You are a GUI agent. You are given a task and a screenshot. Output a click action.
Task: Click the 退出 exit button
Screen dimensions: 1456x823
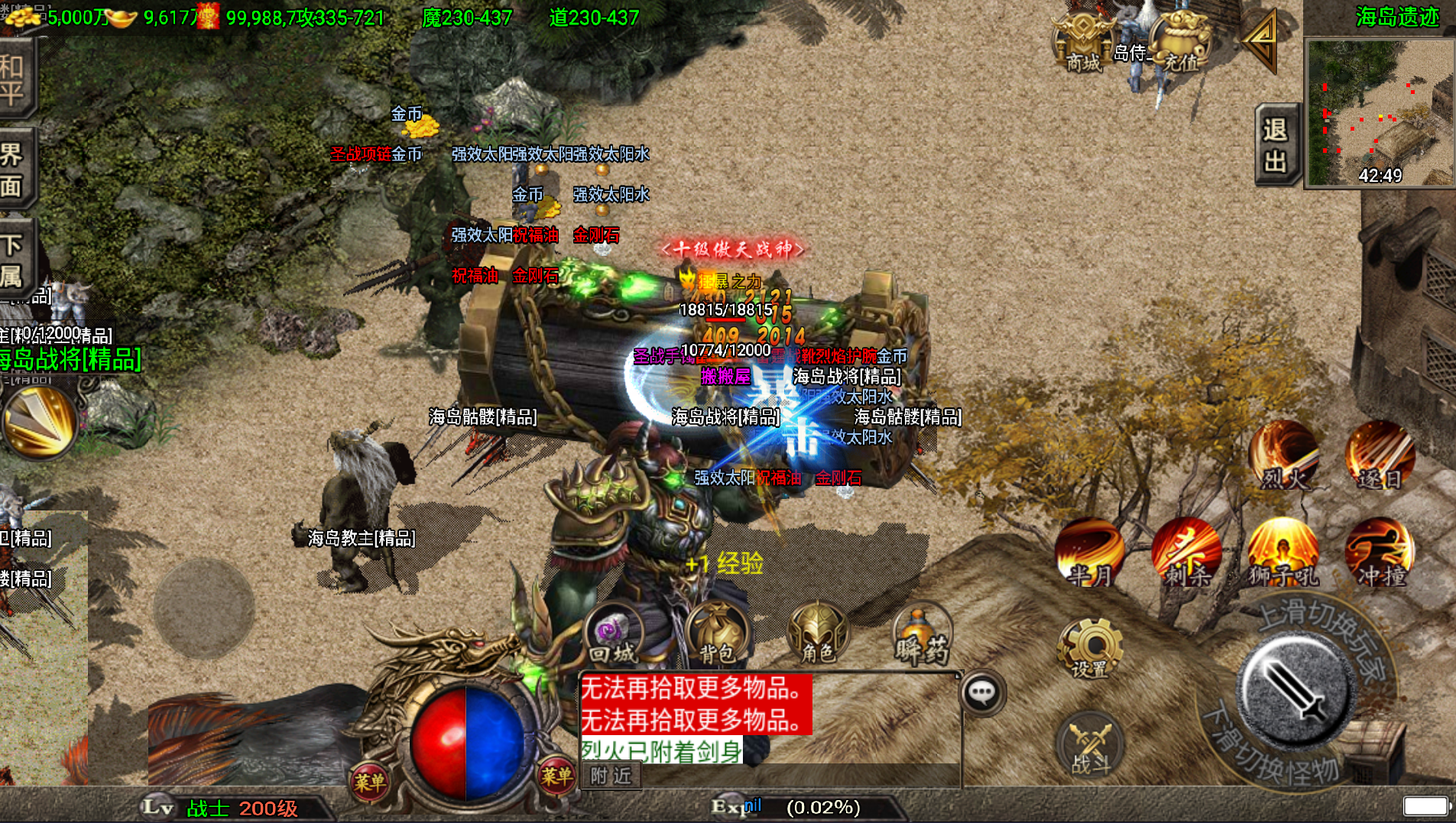[1276, 144]
